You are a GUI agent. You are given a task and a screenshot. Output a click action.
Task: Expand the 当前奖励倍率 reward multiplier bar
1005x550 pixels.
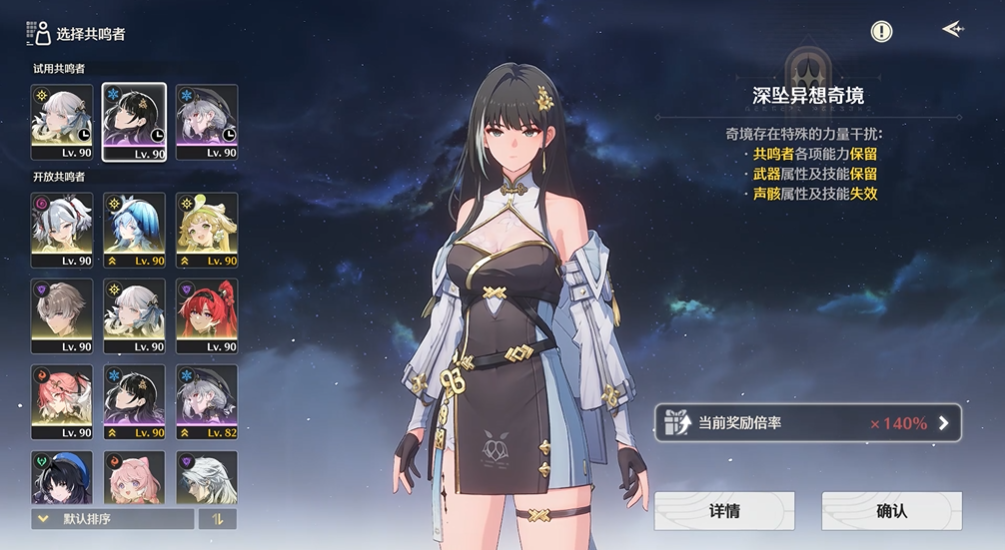coord(808,423)
